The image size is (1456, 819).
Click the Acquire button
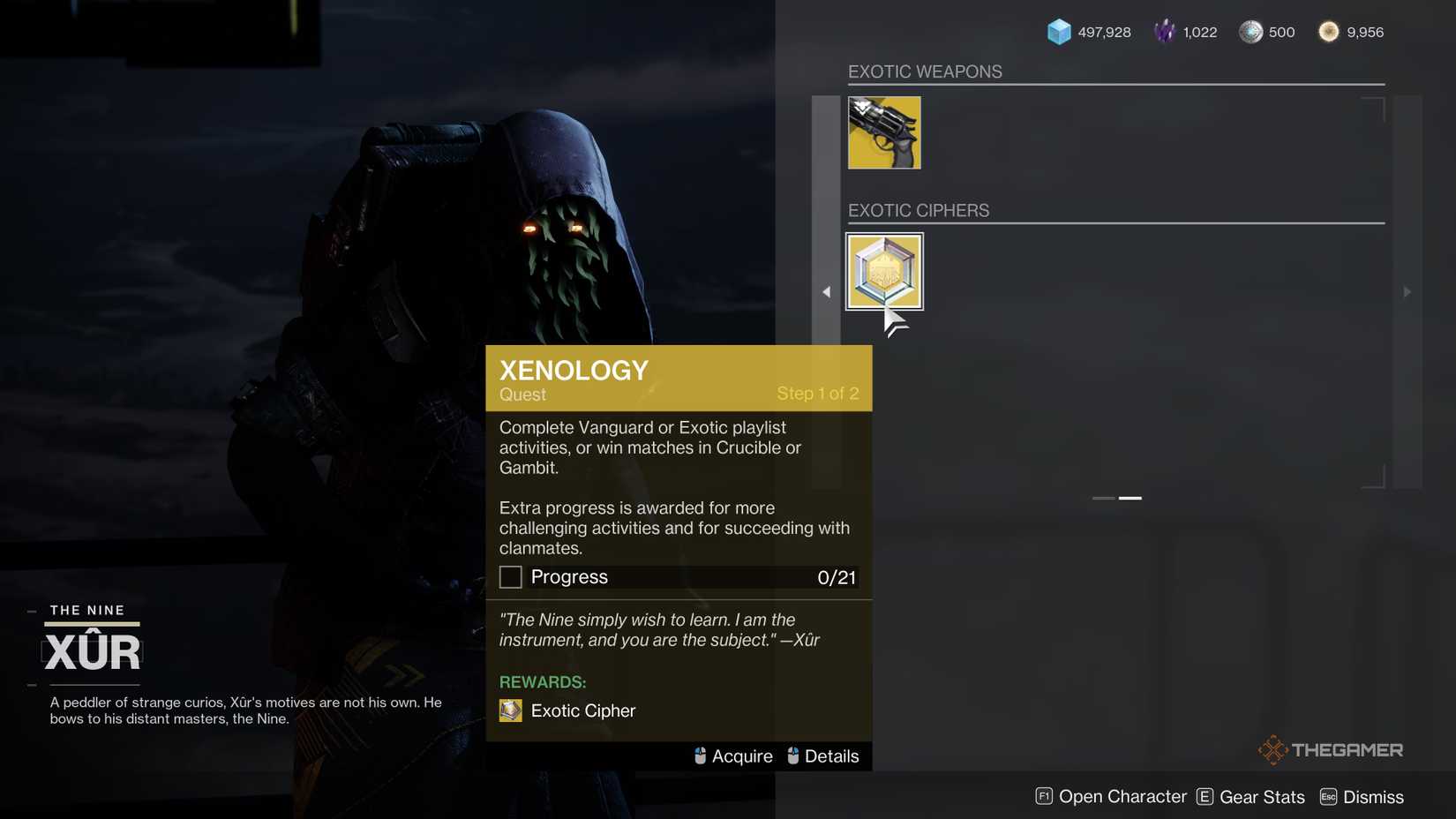coord(743,755)
